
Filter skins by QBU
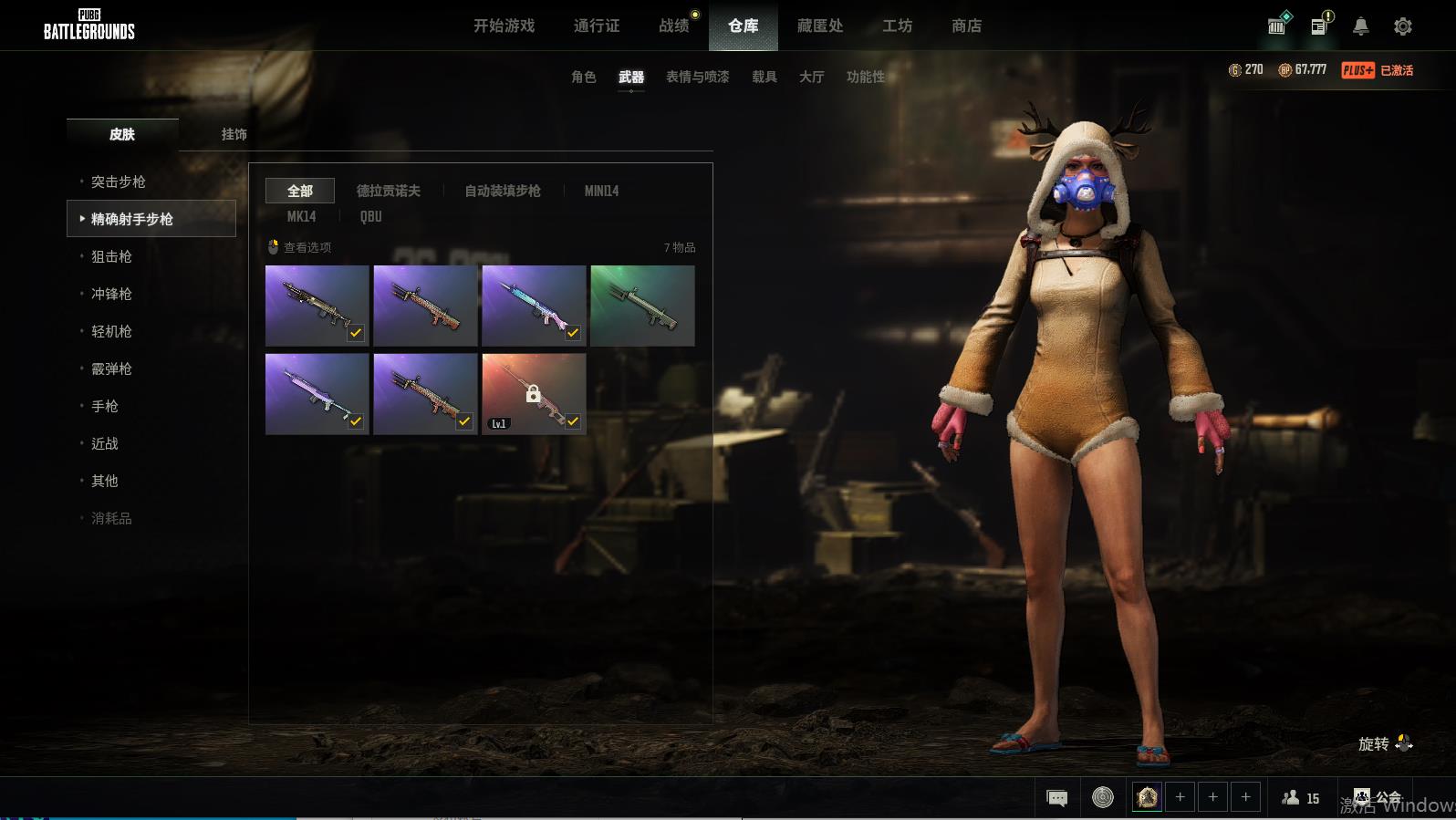click(370, 216)
